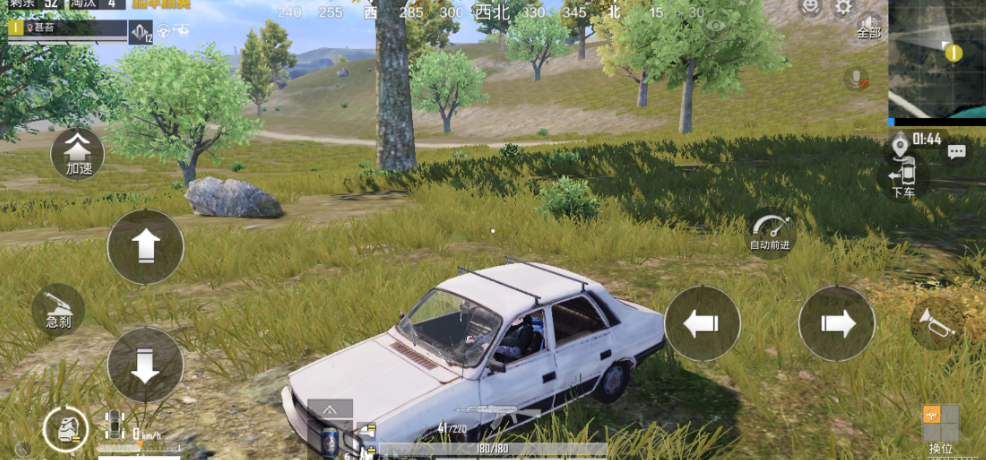
Task: Open the emote smiley menu
Action: point(810,7)
